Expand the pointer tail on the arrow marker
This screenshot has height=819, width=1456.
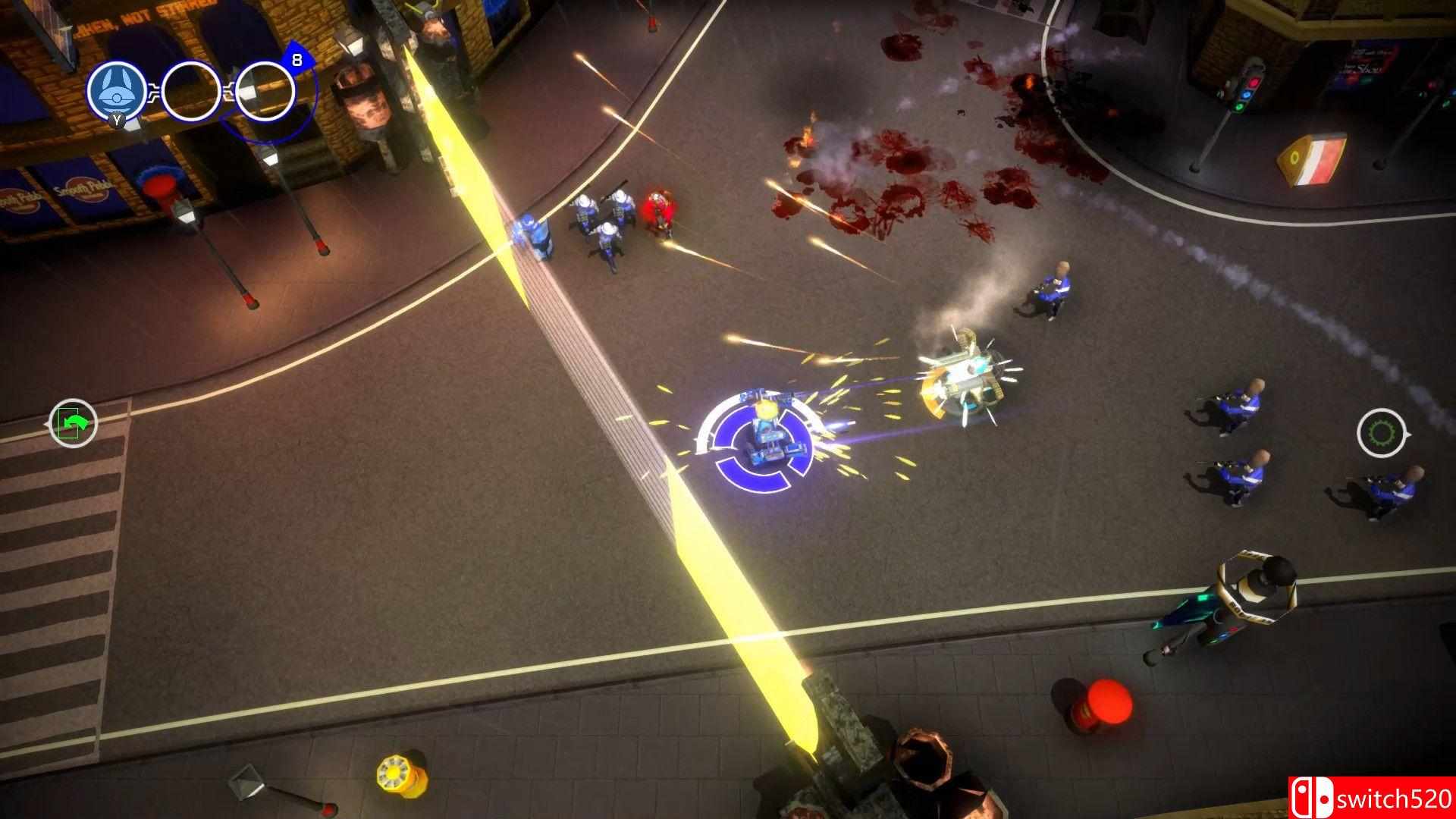pyautogui.click(x=46, y=425)
